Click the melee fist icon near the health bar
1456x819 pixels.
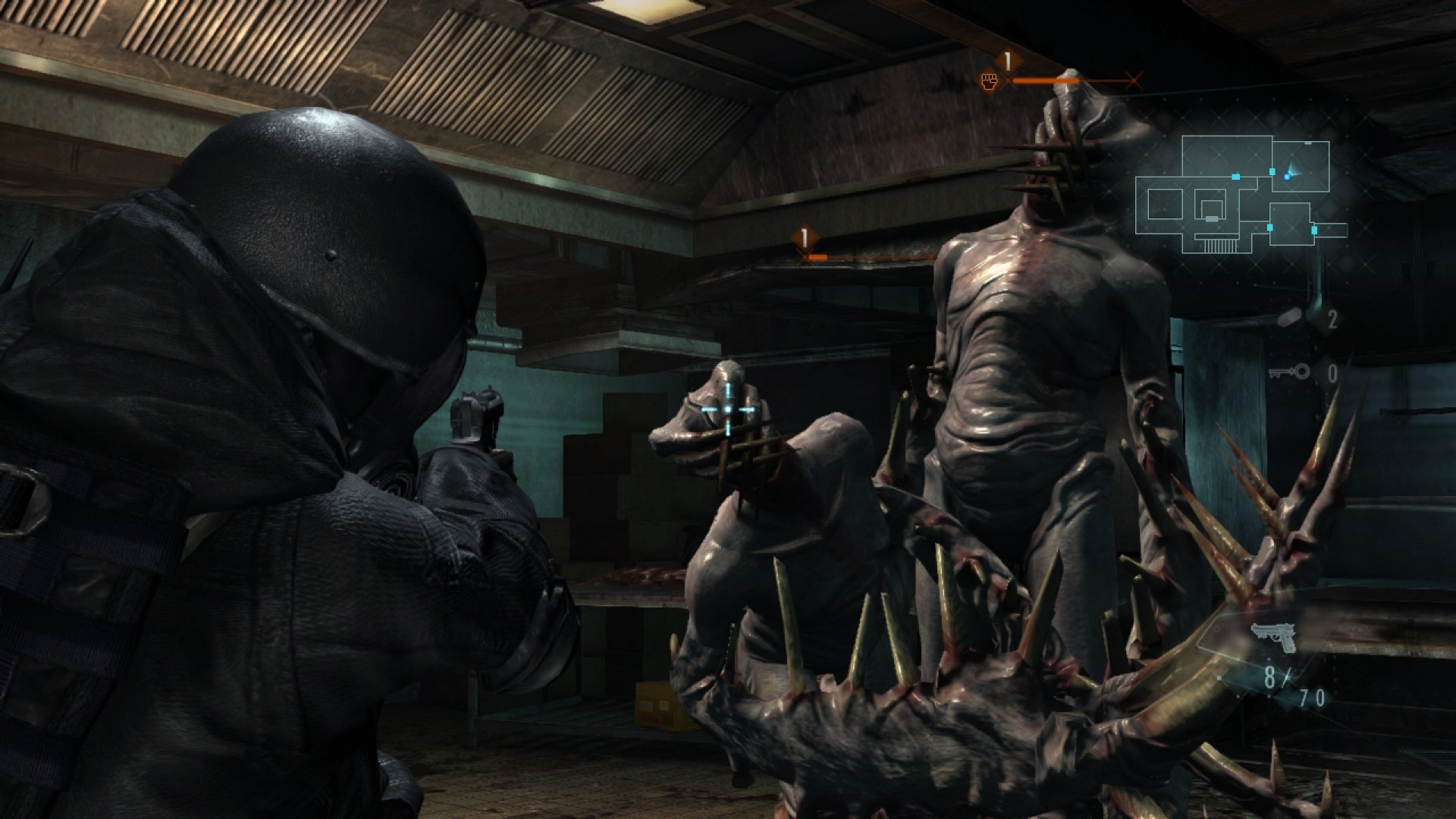[989, 81]
